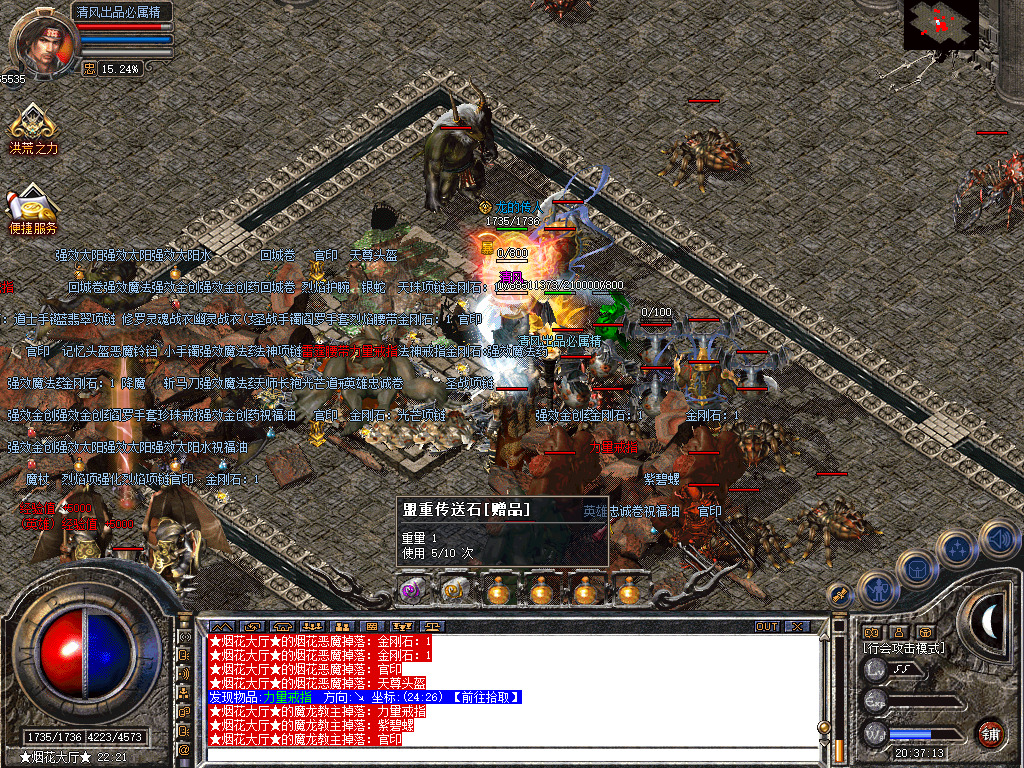
Task: Open the skills sparkle round button
Action: 957,548
